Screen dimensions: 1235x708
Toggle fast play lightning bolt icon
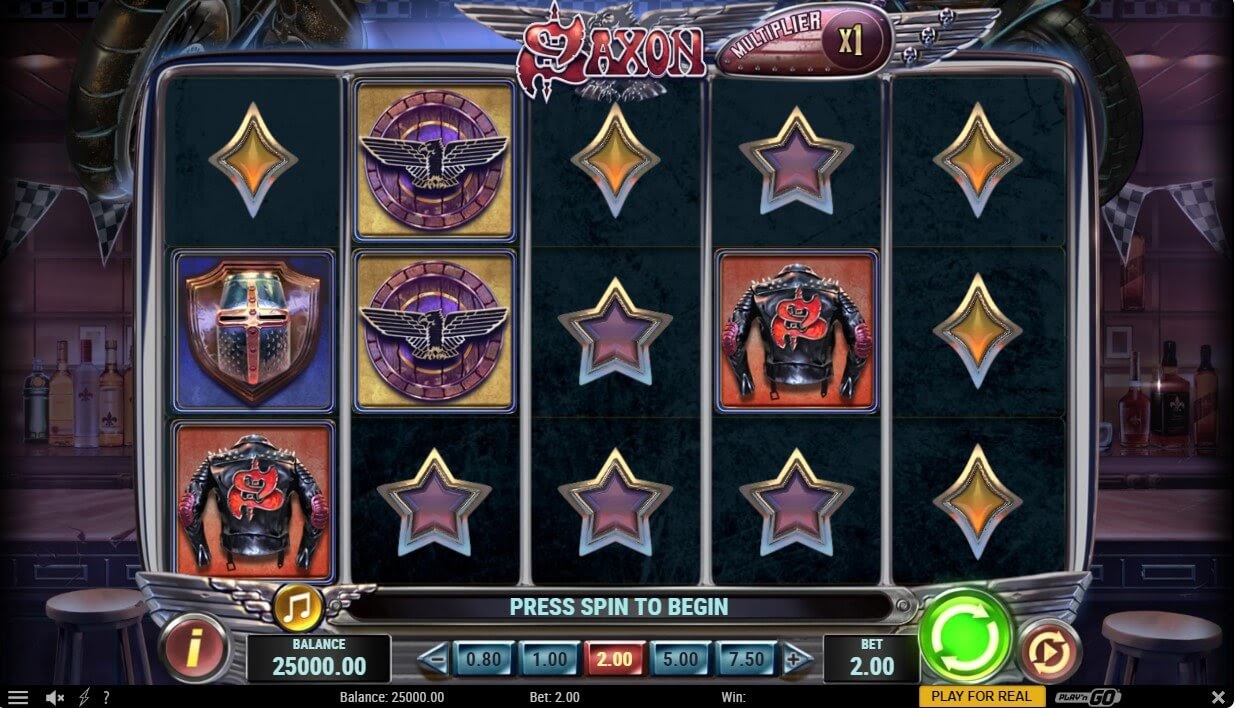coord(83,697)
